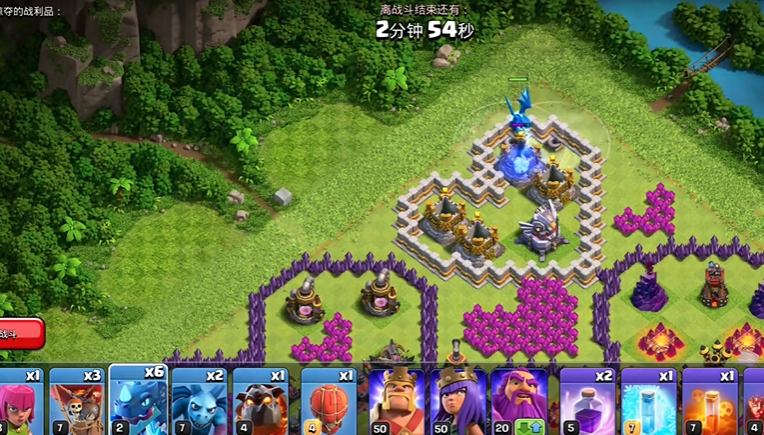The width and height of the screenshot is (764, 435).
Task: Deploy the Barbarian King hero card
Action: pos(397,402)
